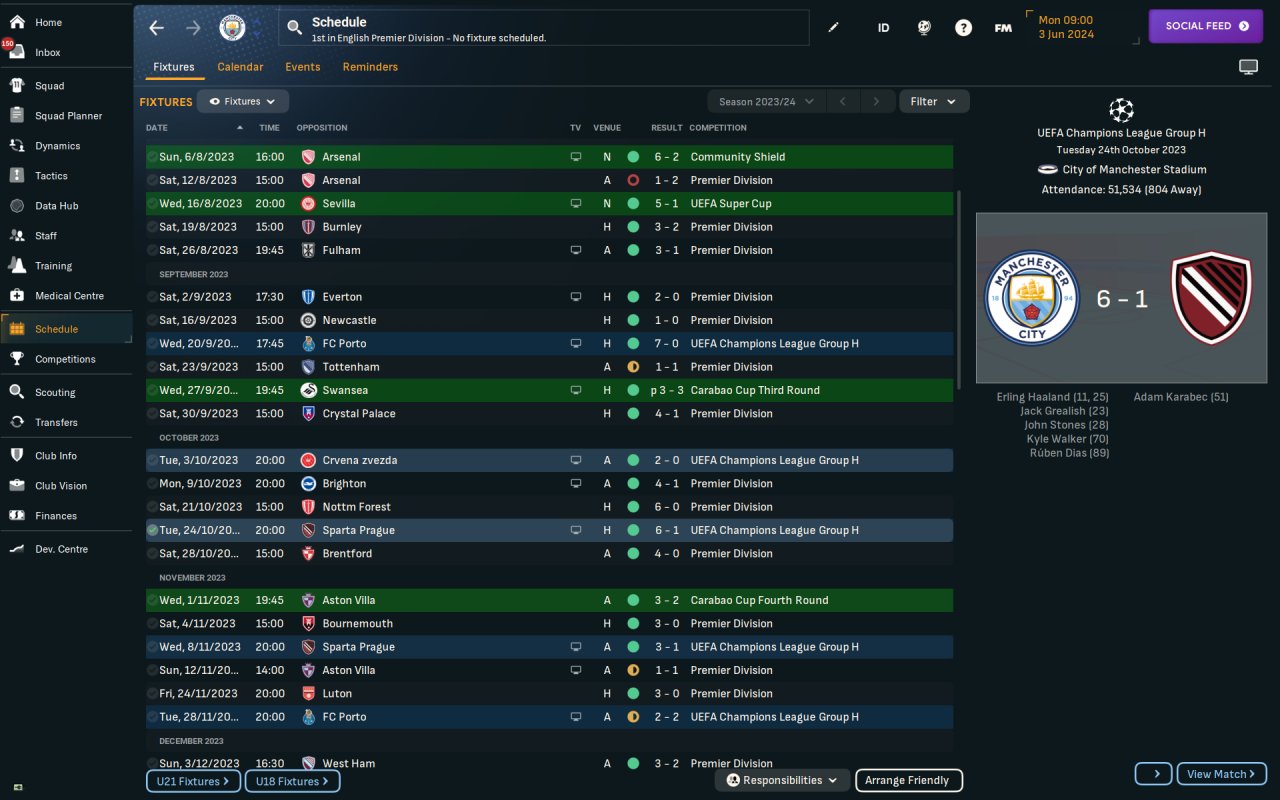1280x800 pixels.
Task: Expand the Season 2023/24 selector
Action: pyautogui.click(x=765, y=101)
